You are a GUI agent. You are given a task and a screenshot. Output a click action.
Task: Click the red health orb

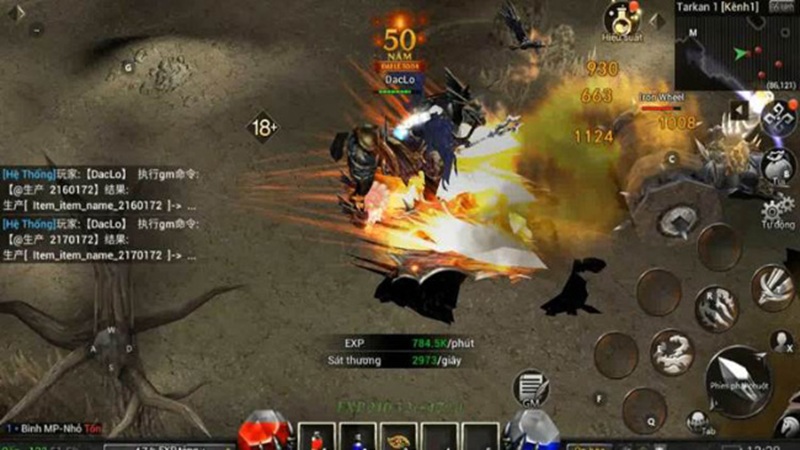coord(264,431)
